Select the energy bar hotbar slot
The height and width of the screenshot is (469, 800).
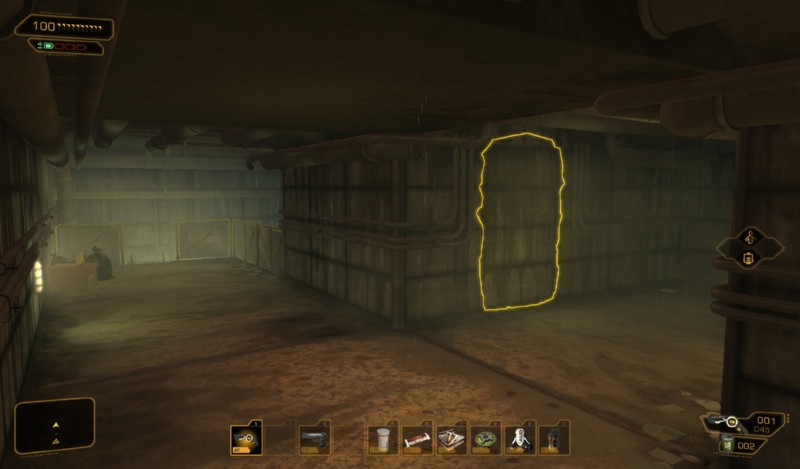(417, 438)
